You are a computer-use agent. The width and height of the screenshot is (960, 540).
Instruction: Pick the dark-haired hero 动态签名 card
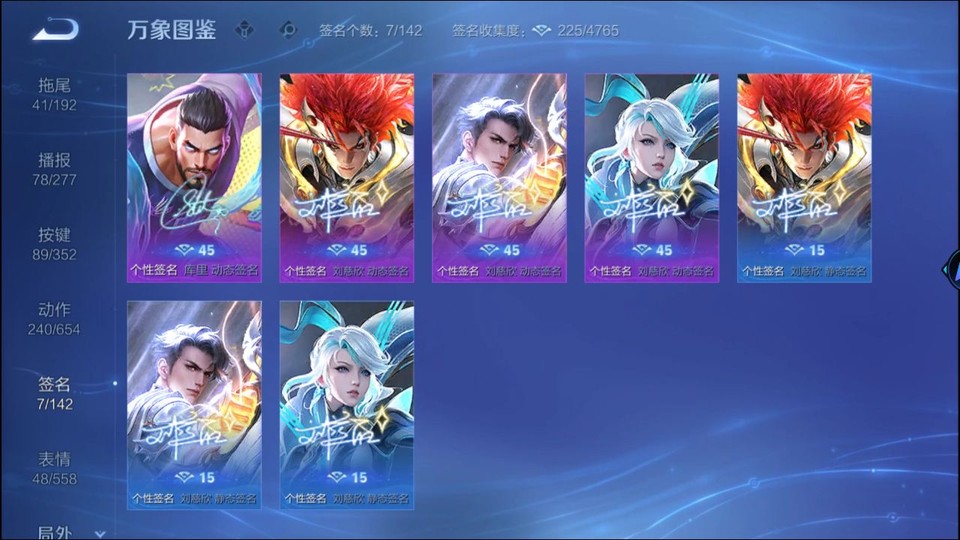pos(499,177)
